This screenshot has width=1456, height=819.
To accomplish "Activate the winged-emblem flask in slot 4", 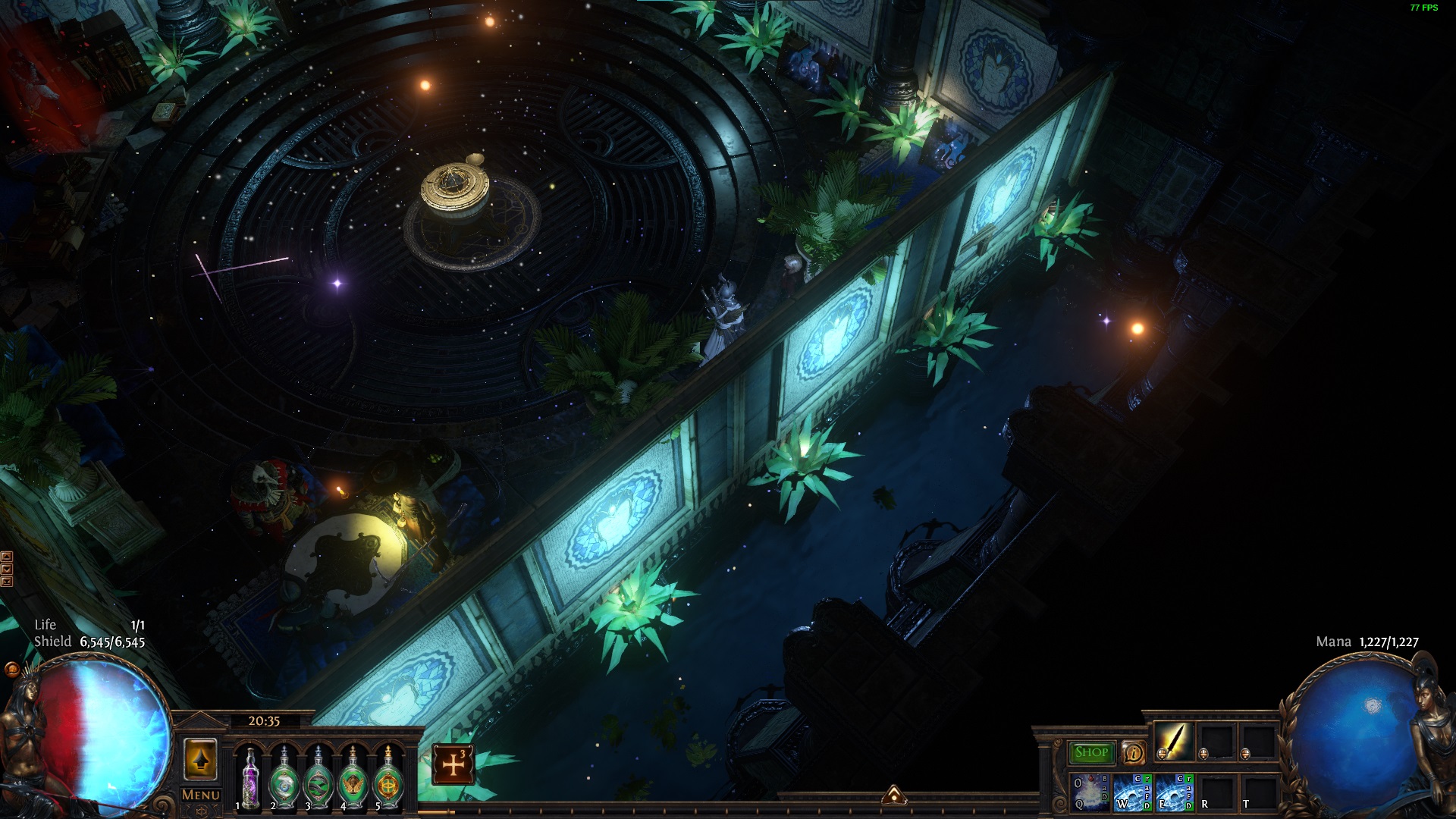I will pyautogui.click(x=353, y=779).
